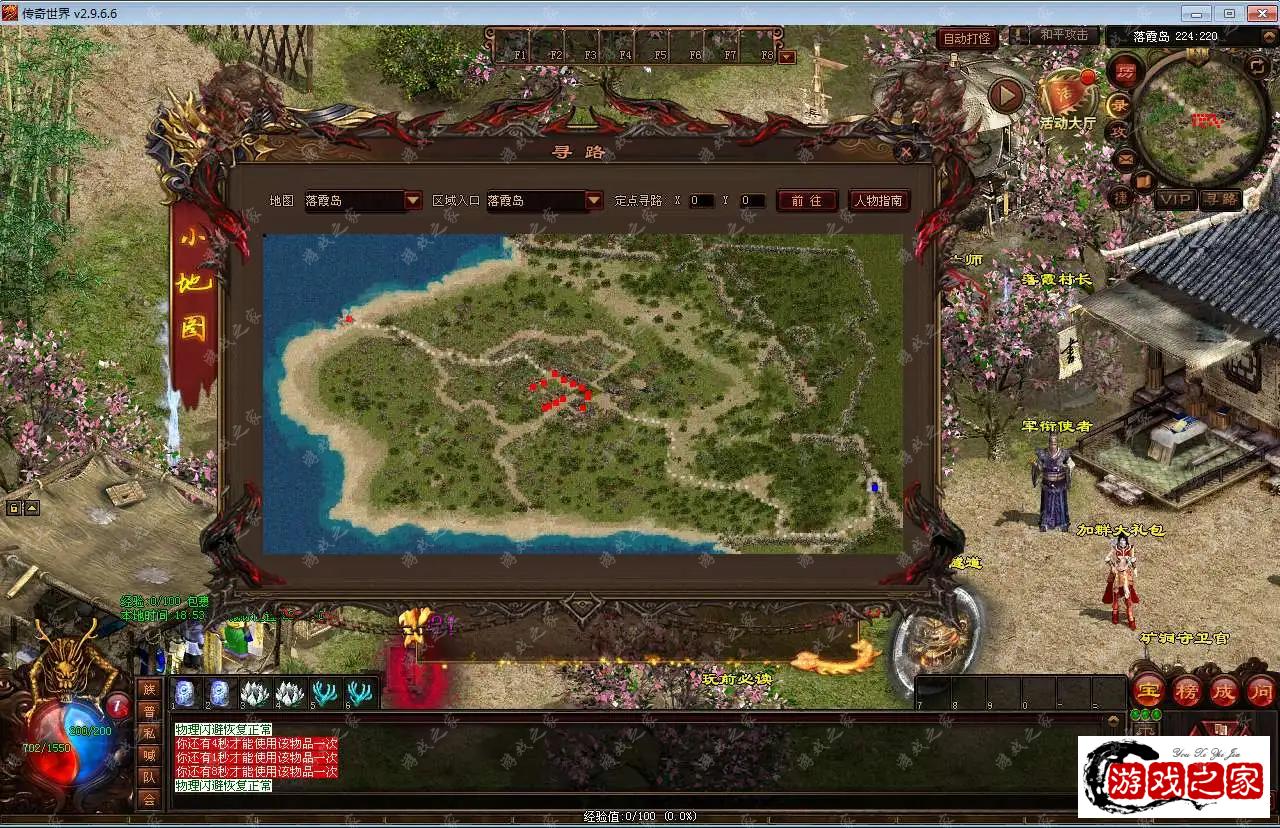Toggle 自动打怪 auto-fight button

pos(967,39)
